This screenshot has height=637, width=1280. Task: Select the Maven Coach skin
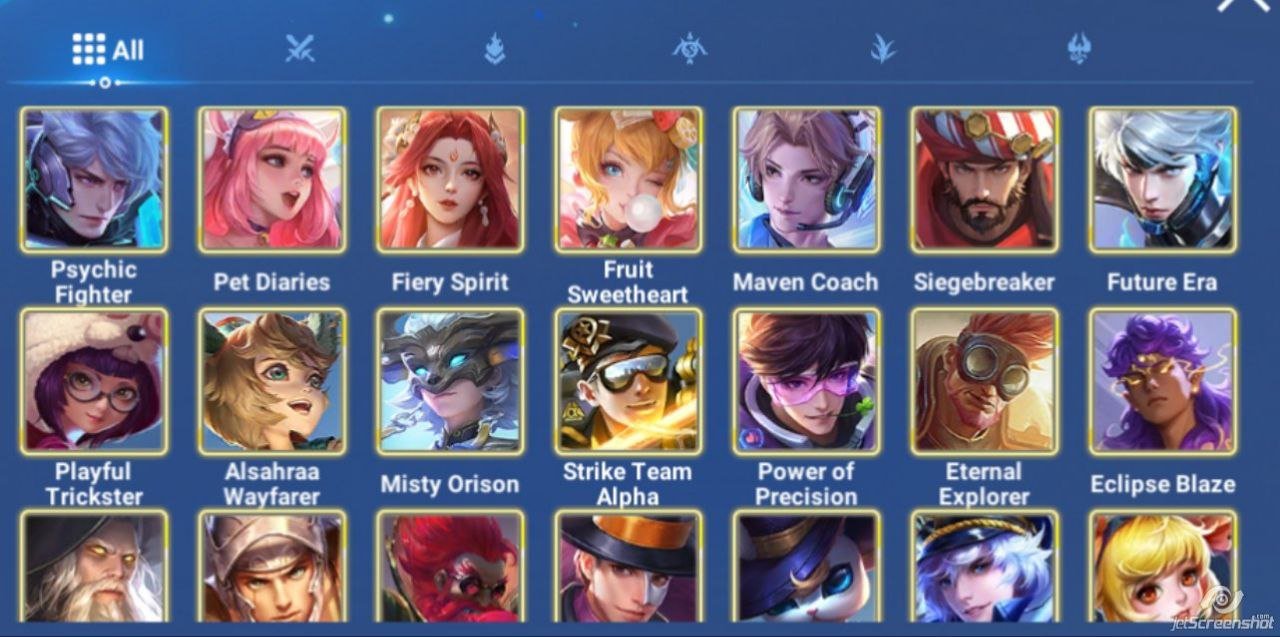pos(806,180)
